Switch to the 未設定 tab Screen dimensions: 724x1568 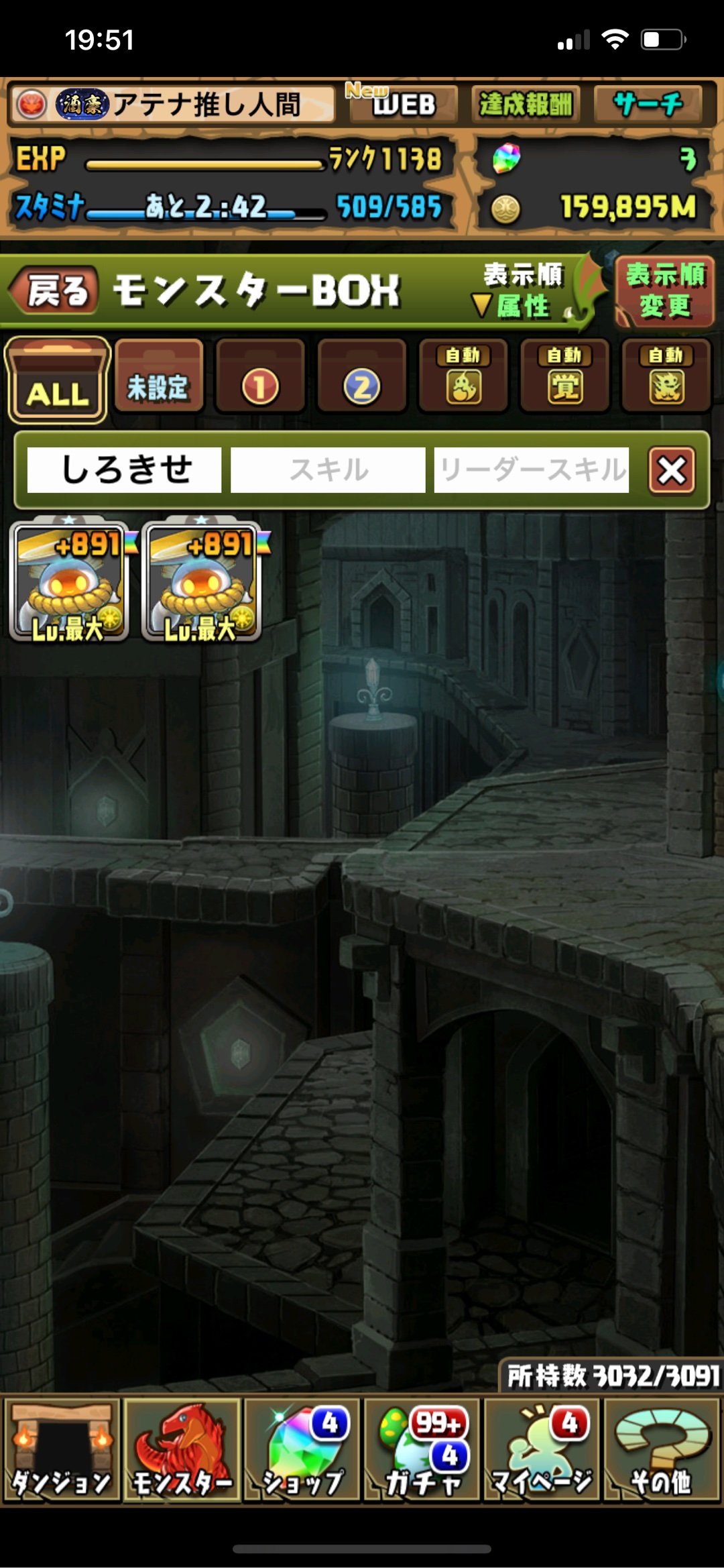pos(159,377)
